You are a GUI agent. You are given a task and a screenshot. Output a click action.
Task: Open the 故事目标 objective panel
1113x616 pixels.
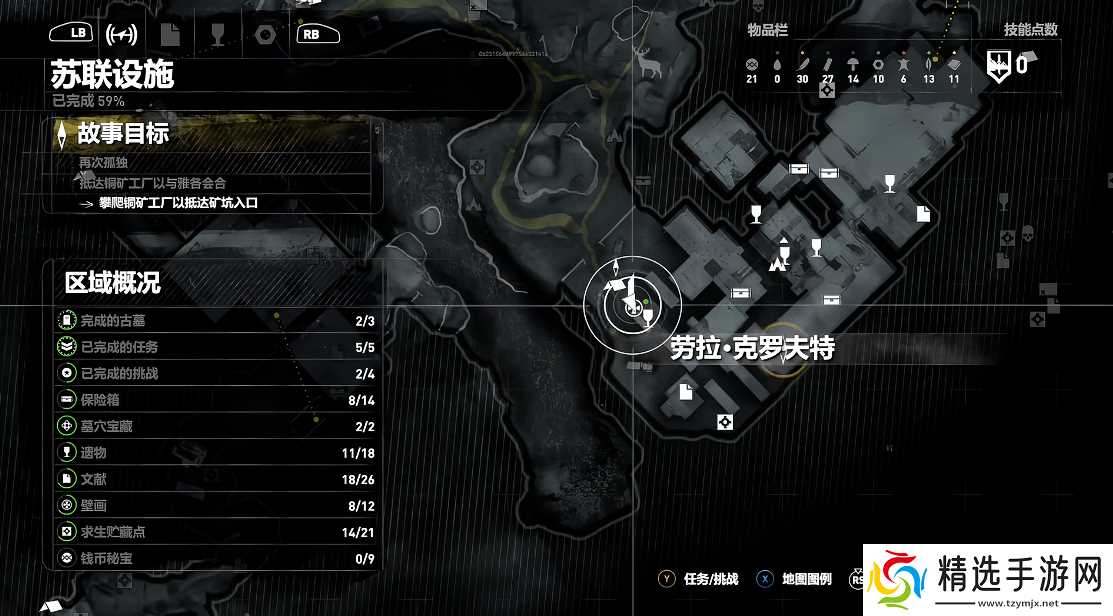pyautogui.click(x=123, y=132)
